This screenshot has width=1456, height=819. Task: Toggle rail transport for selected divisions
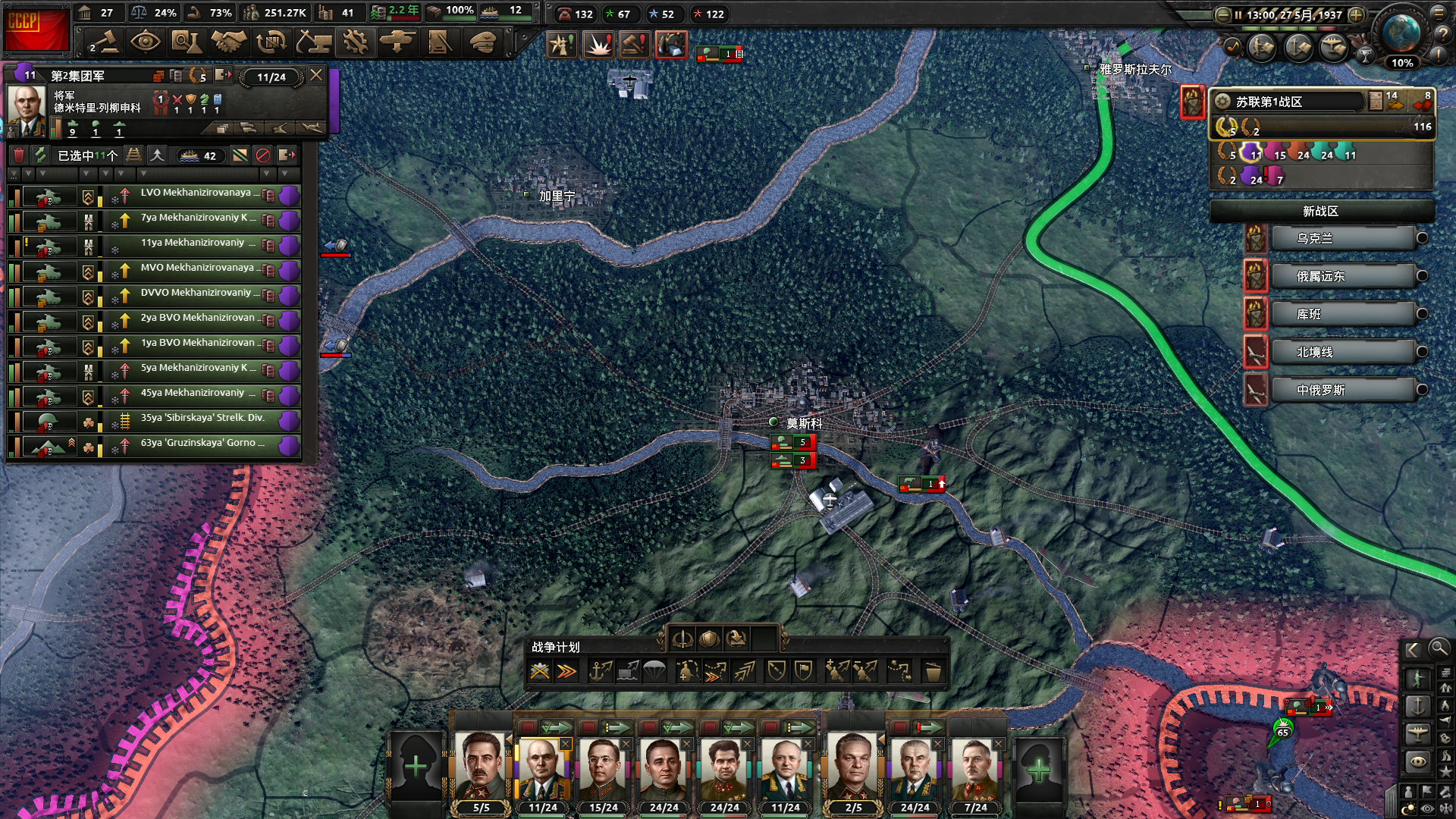(133, 155)
